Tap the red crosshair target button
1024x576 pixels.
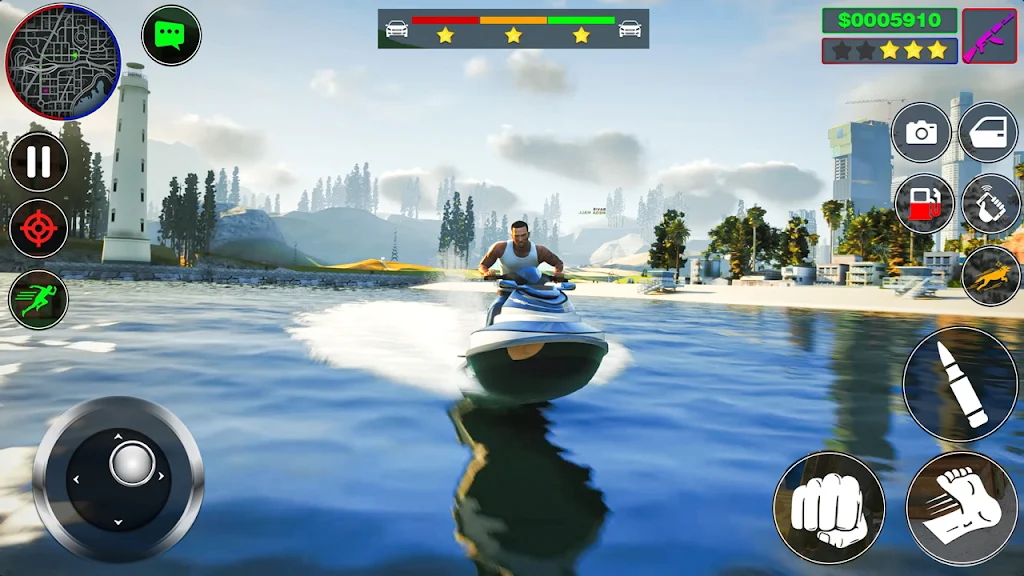pos(39,229)
